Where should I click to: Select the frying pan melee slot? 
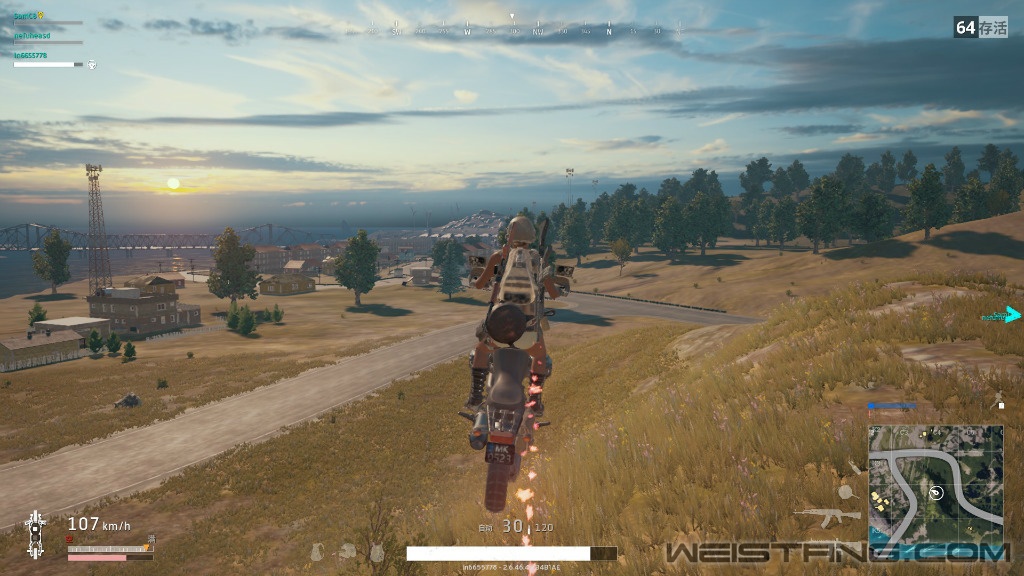(846, 491)
